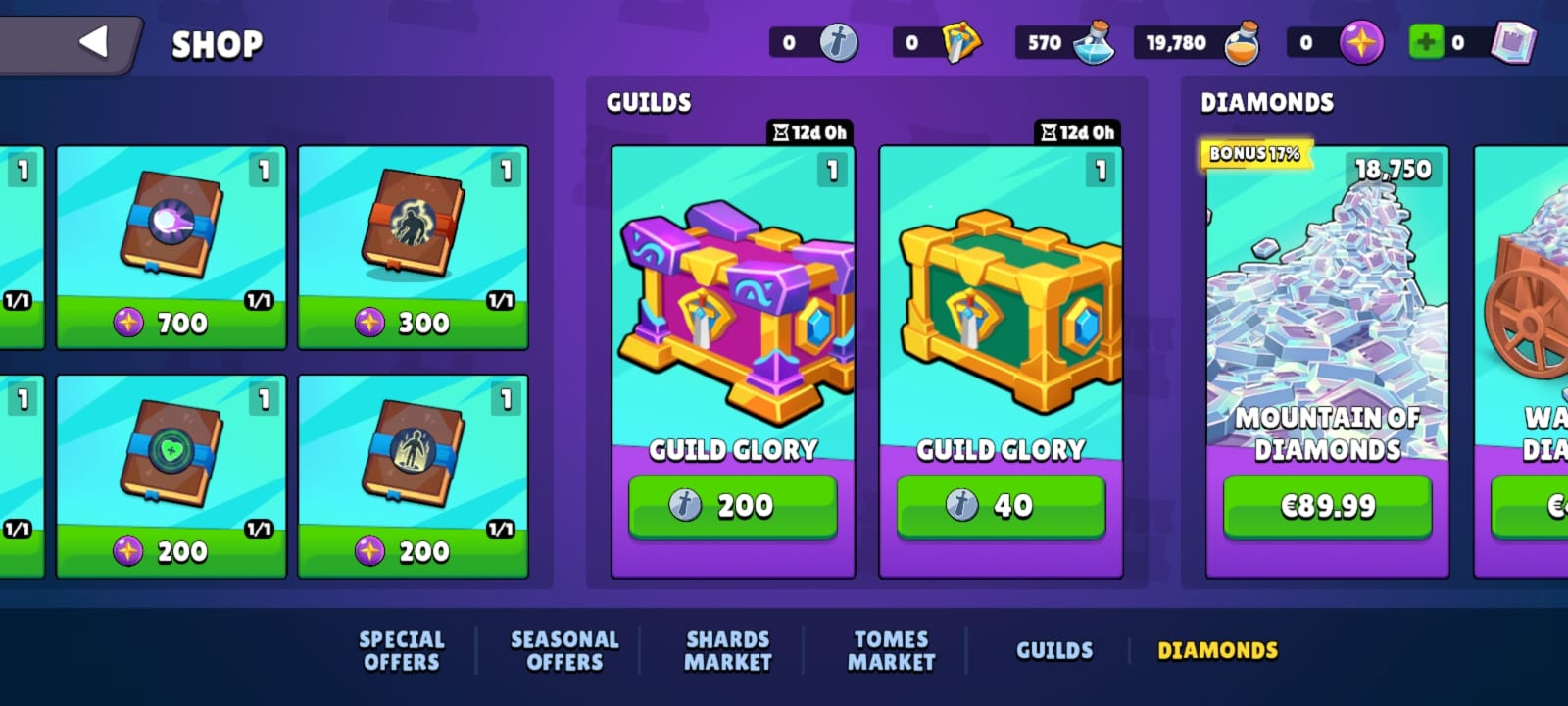The width and height of the screenshot is (1568, 706).
Task: Switch to the Seasonal Offers tab
Action: coord(564,650)
